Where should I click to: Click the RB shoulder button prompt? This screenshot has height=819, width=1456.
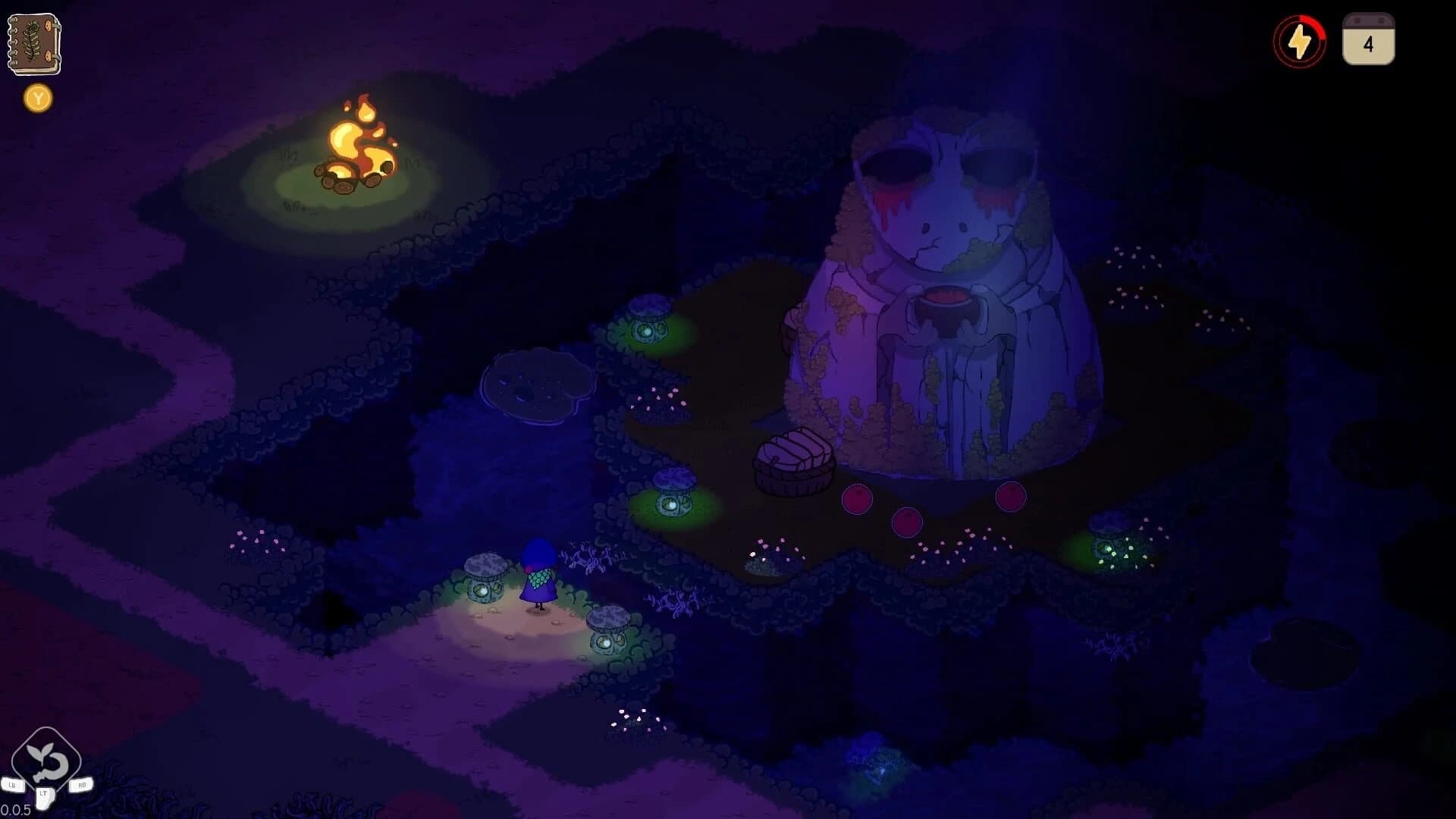(x=82, y=785)
